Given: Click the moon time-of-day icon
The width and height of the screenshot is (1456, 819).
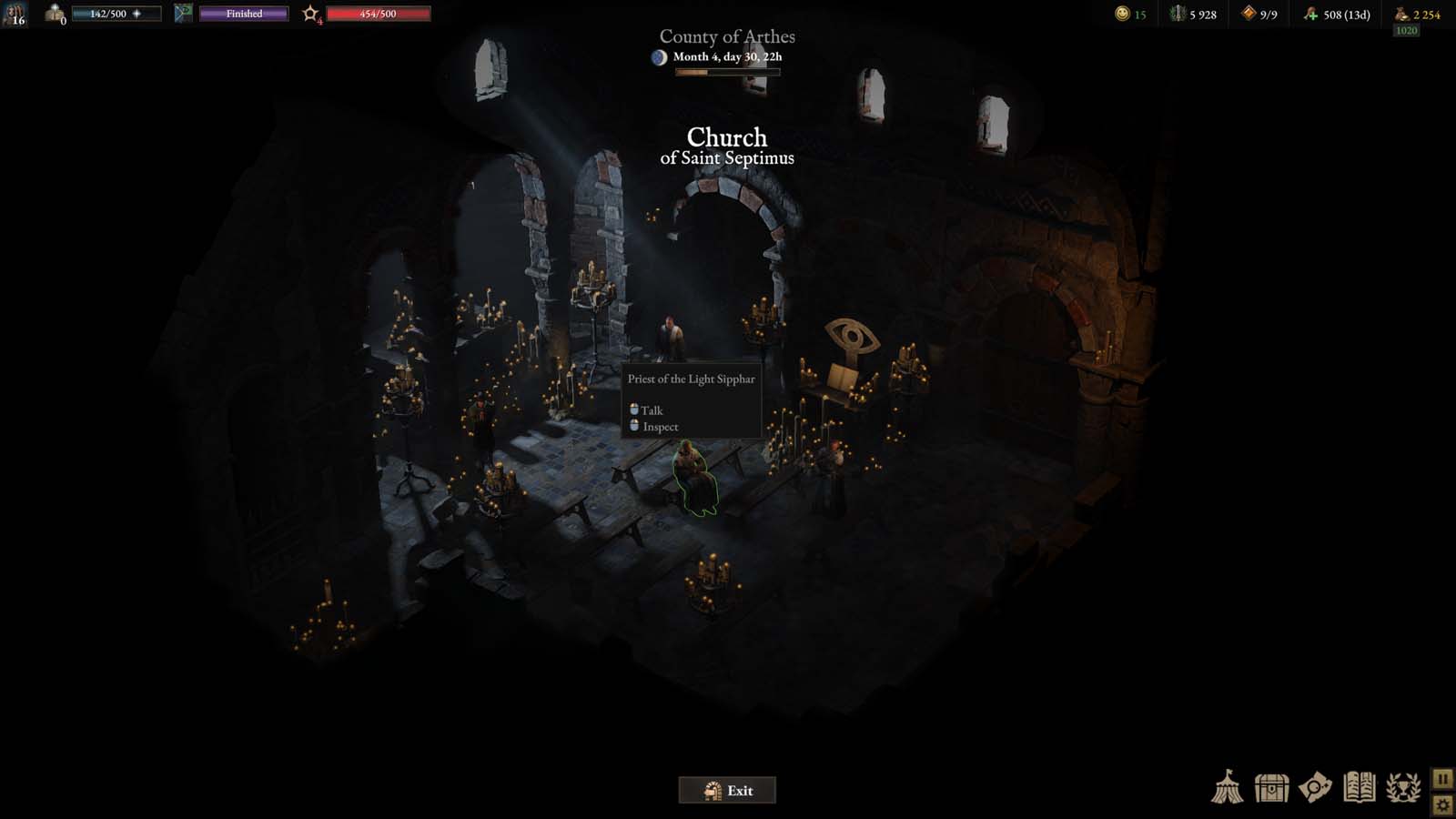Looking at the screenshot, I should 659,57.
